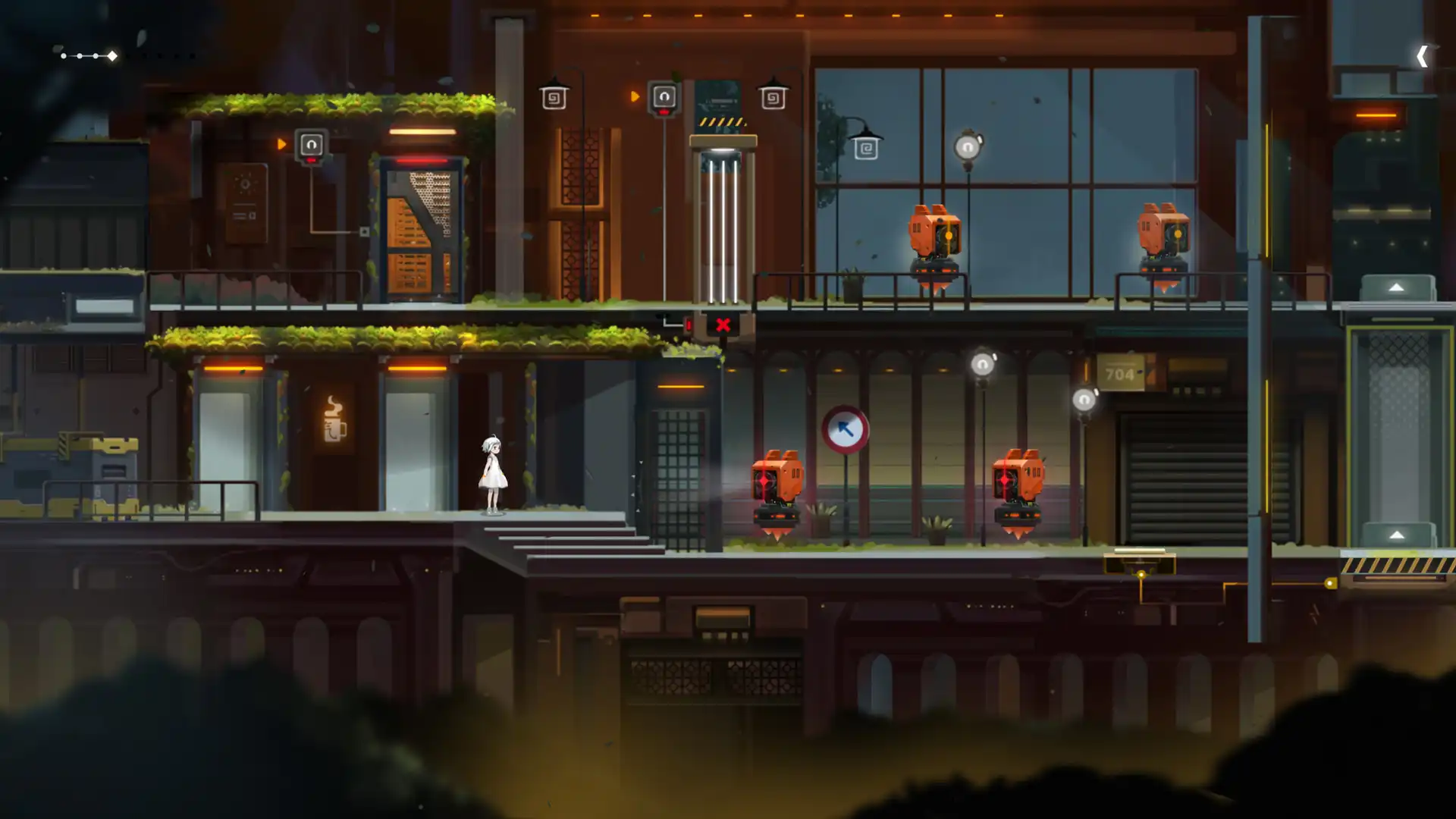1456x819 pixels.
Task: Expand the side panel with the white chevron arrow
Action: pyautogui.click(x=1422, y=56)
